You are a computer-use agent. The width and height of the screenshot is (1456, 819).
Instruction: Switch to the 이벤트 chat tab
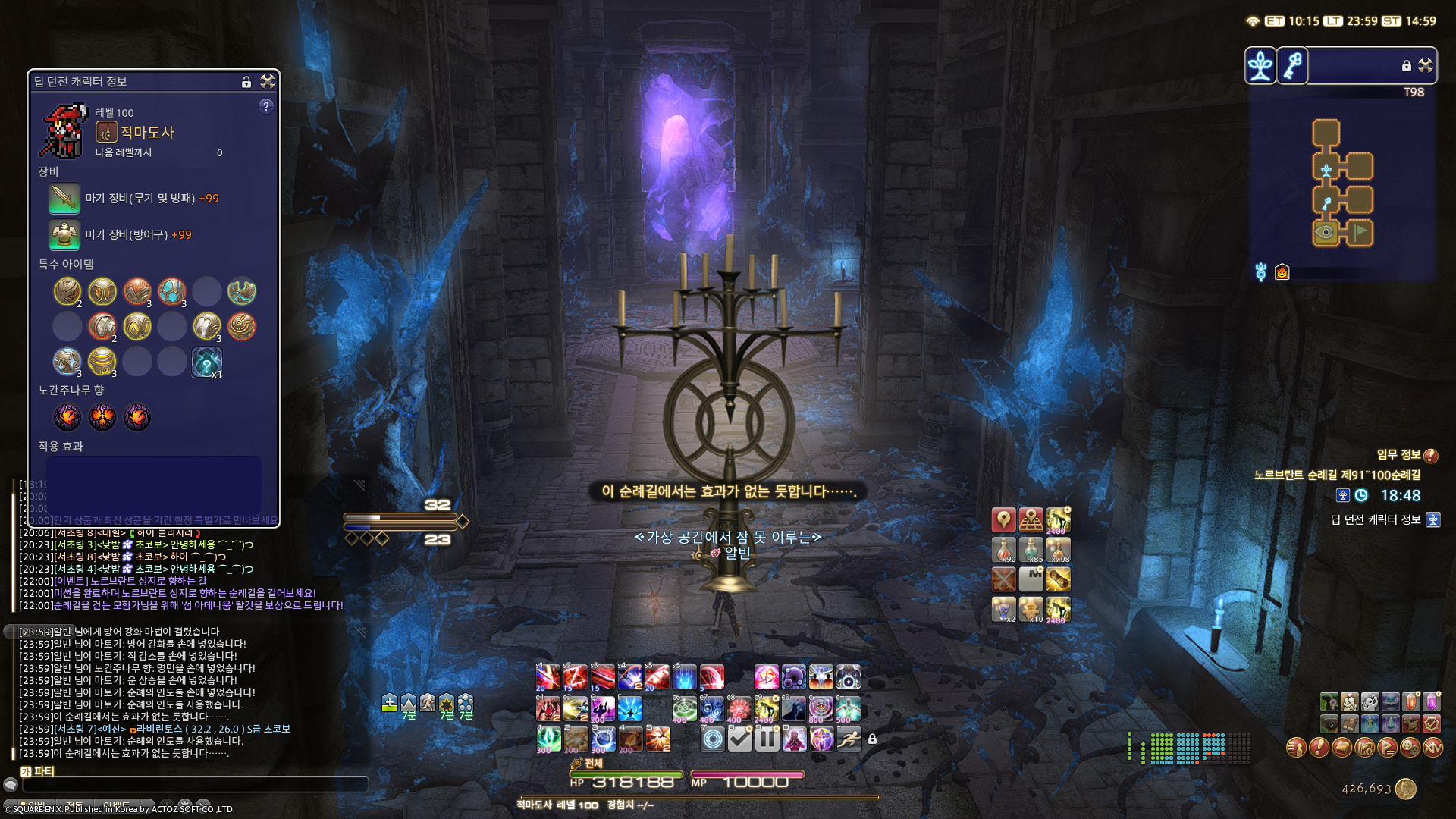(117, 804)
